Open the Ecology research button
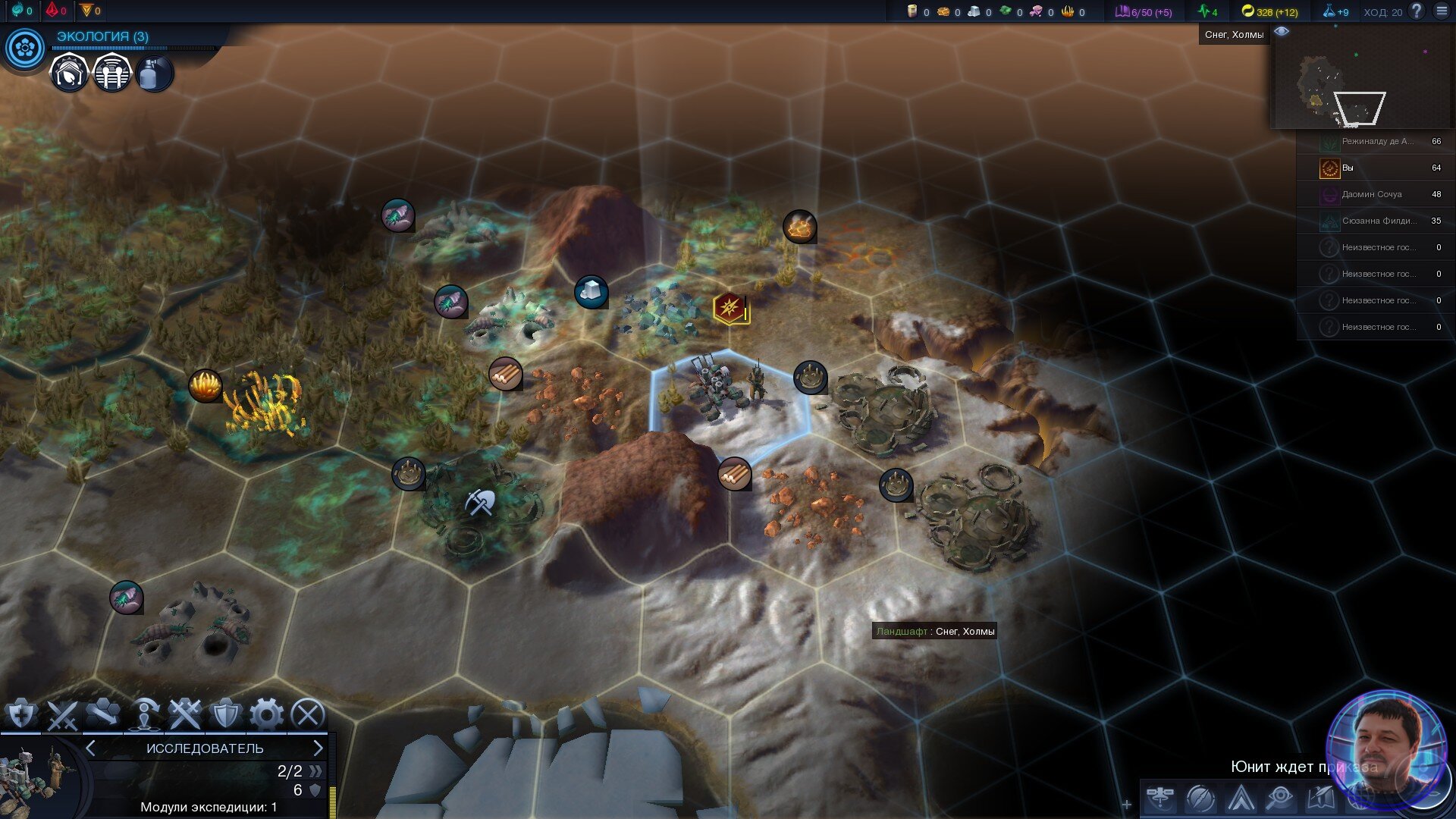The width and height of the screenshot is (1456, 819). click(x=25, y=49)
